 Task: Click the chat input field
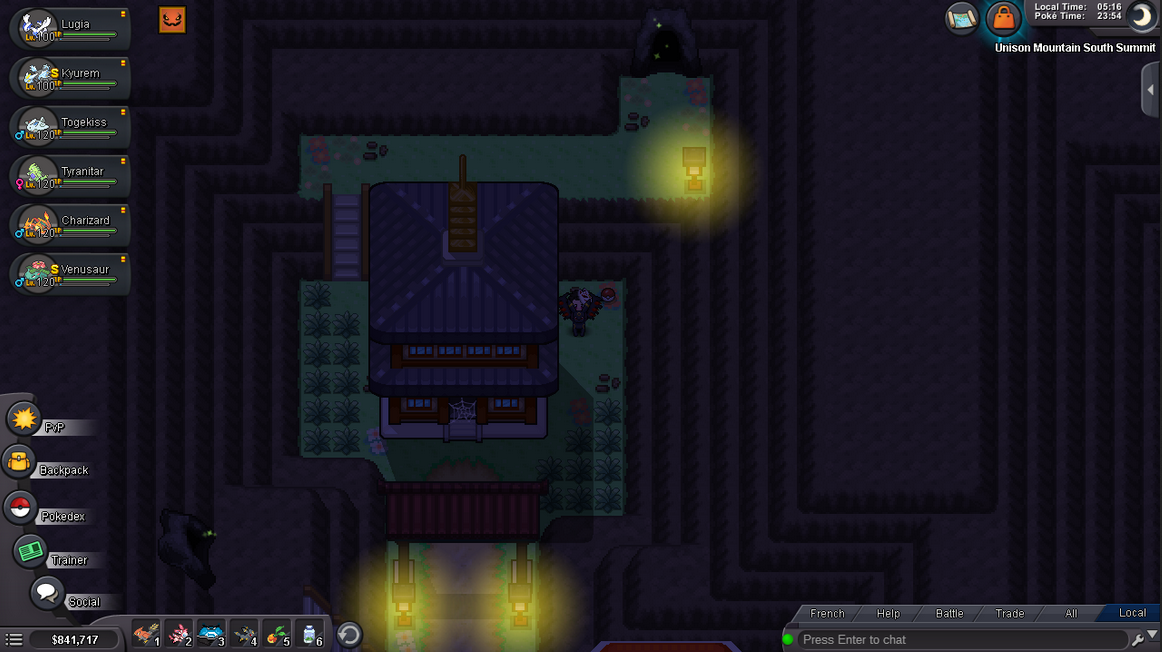pyautogui.click(x=960, y=640)
